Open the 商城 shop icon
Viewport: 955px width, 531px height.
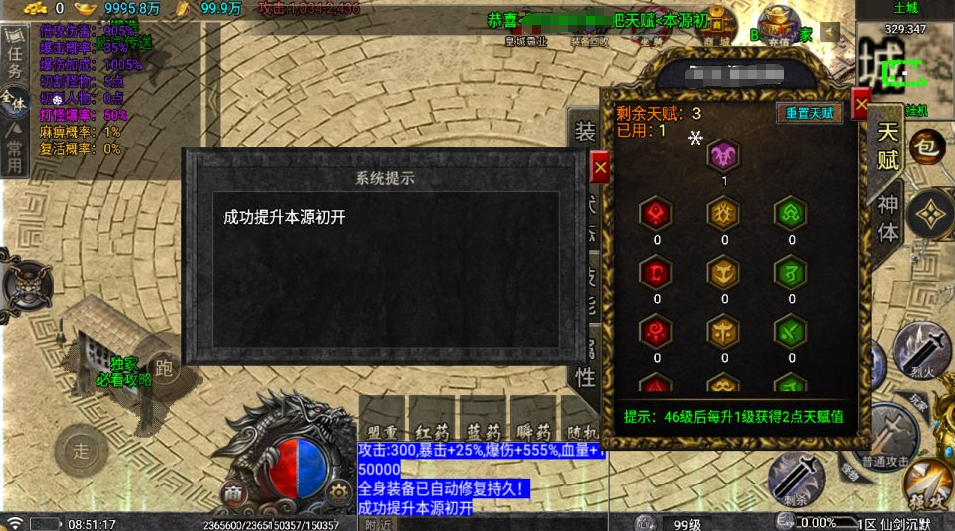(x=716, y=27)
